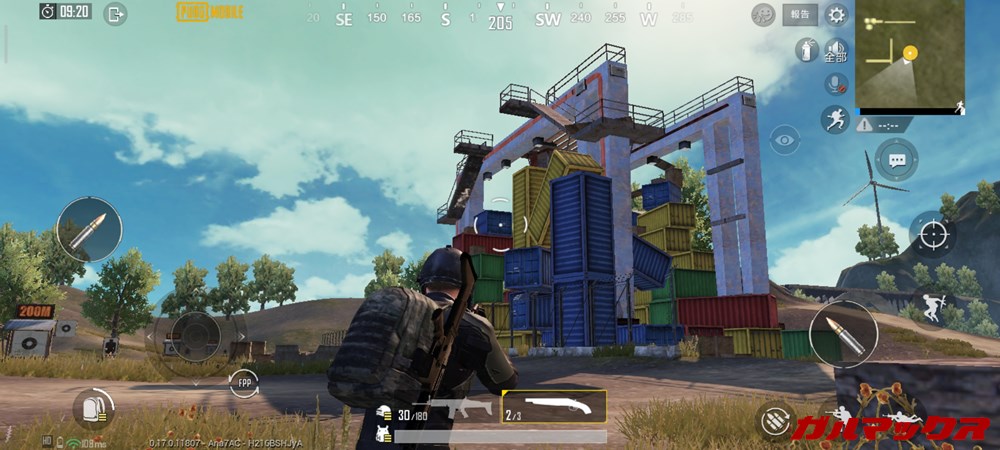Open the minimap

(910, 55)
